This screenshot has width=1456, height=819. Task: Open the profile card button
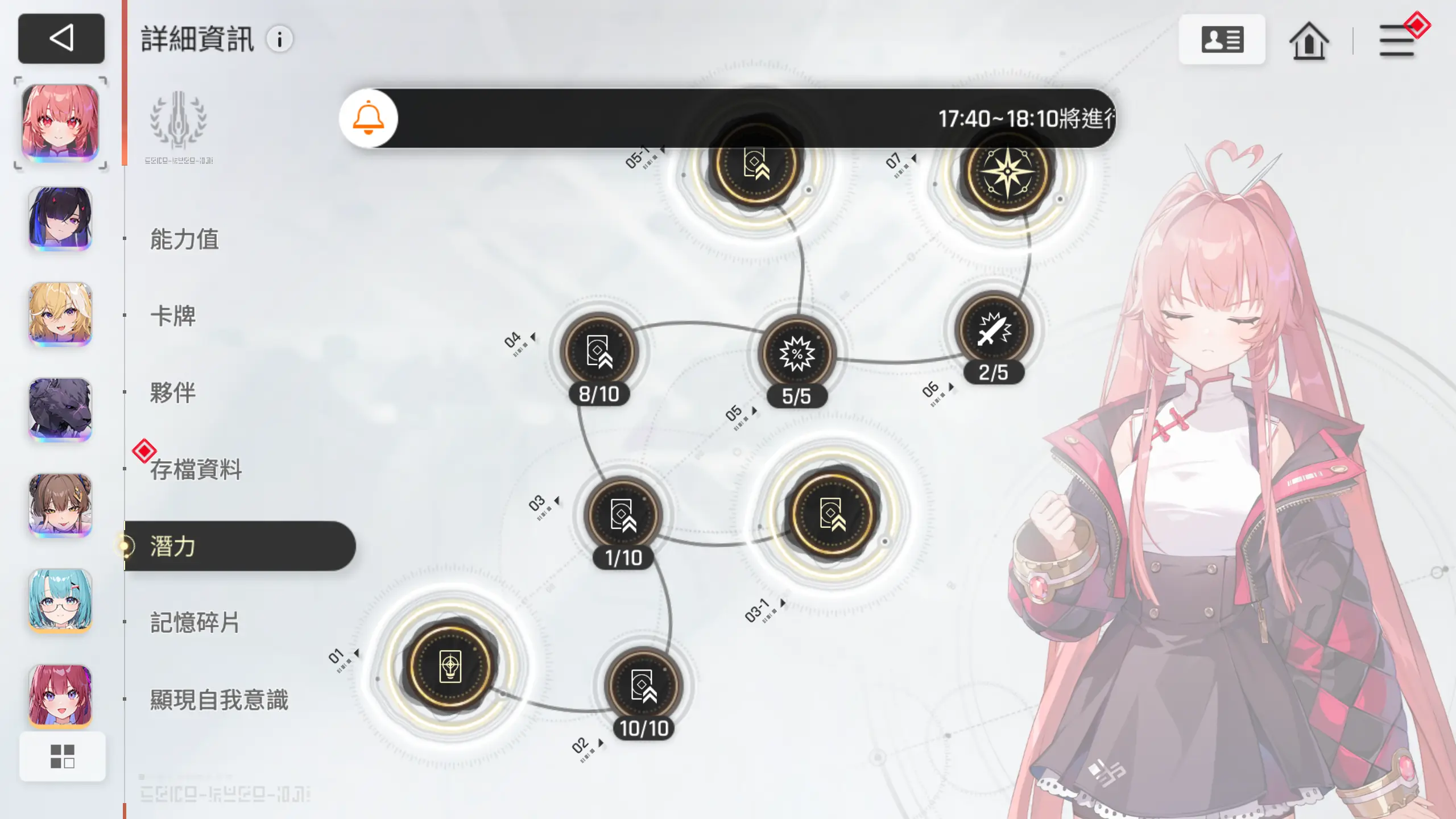pyautogui.click(x=1222, y=40)
